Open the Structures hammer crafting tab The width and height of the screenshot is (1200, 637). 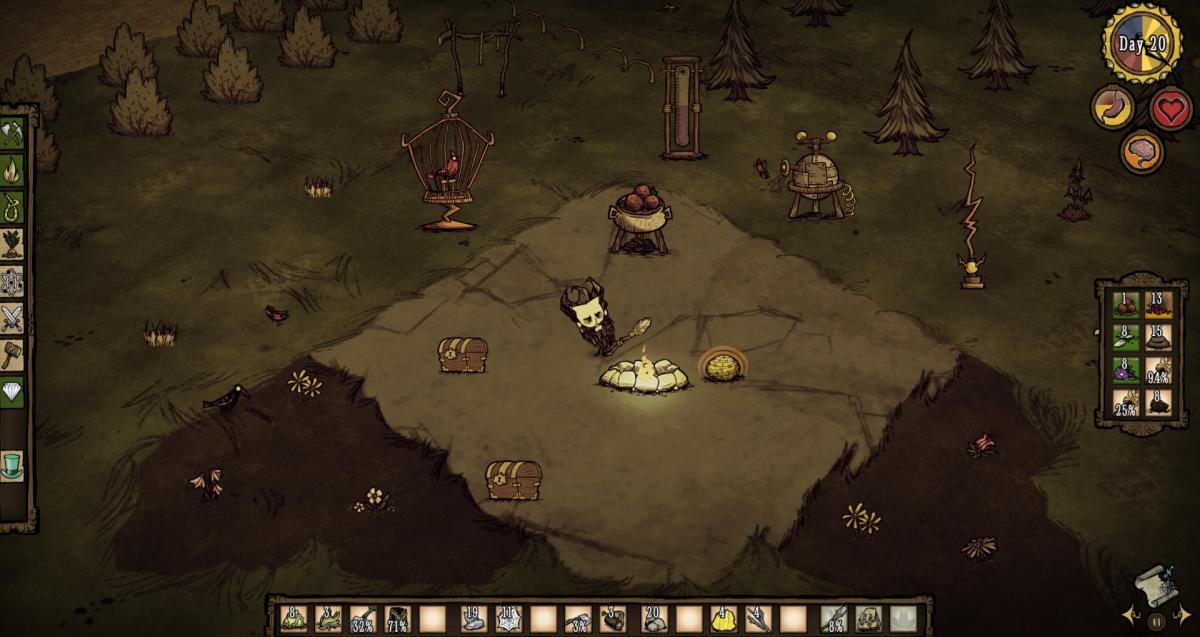12,354
